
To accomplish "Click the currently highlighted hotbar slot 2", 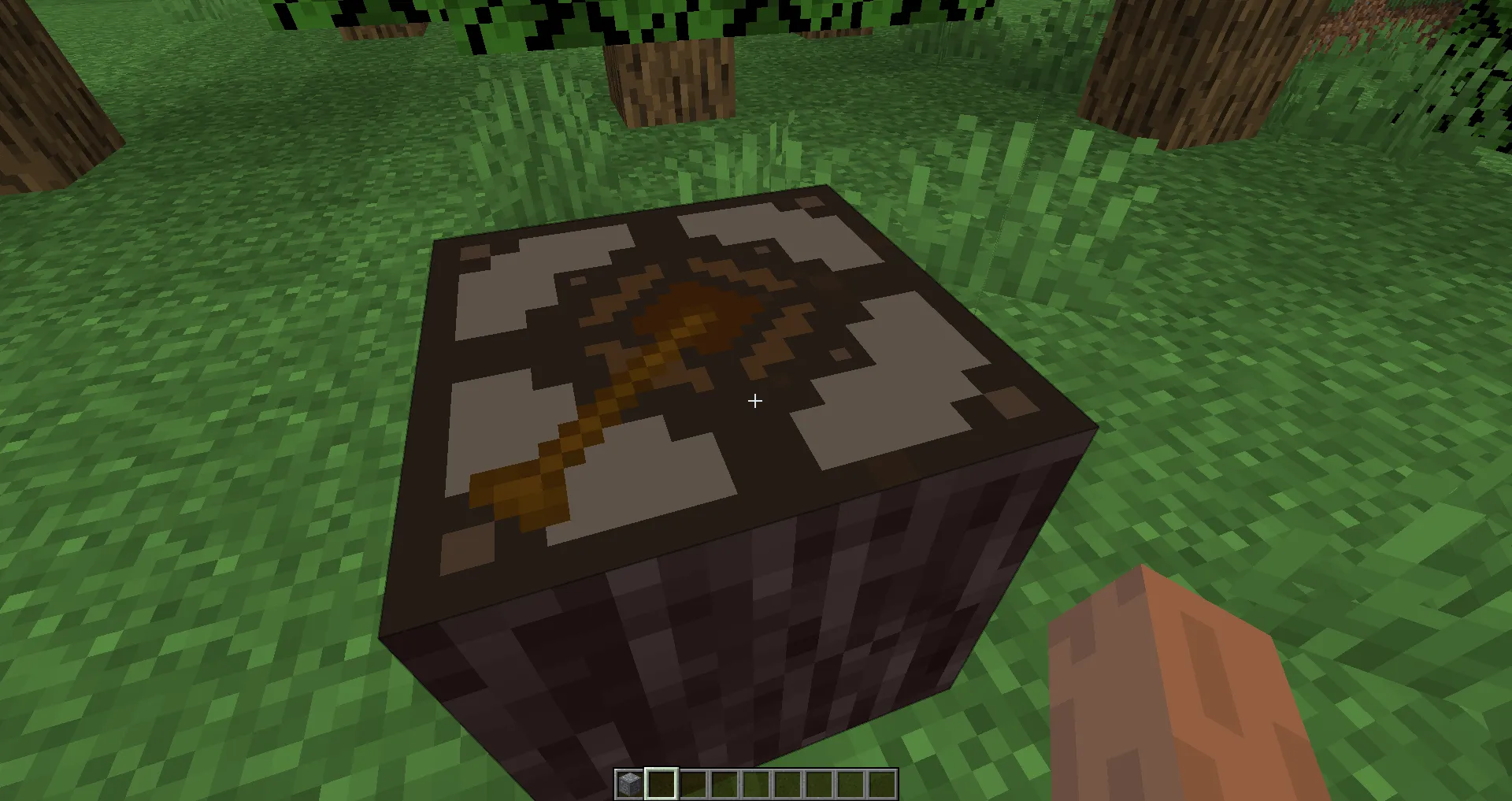I will point(660,784).
